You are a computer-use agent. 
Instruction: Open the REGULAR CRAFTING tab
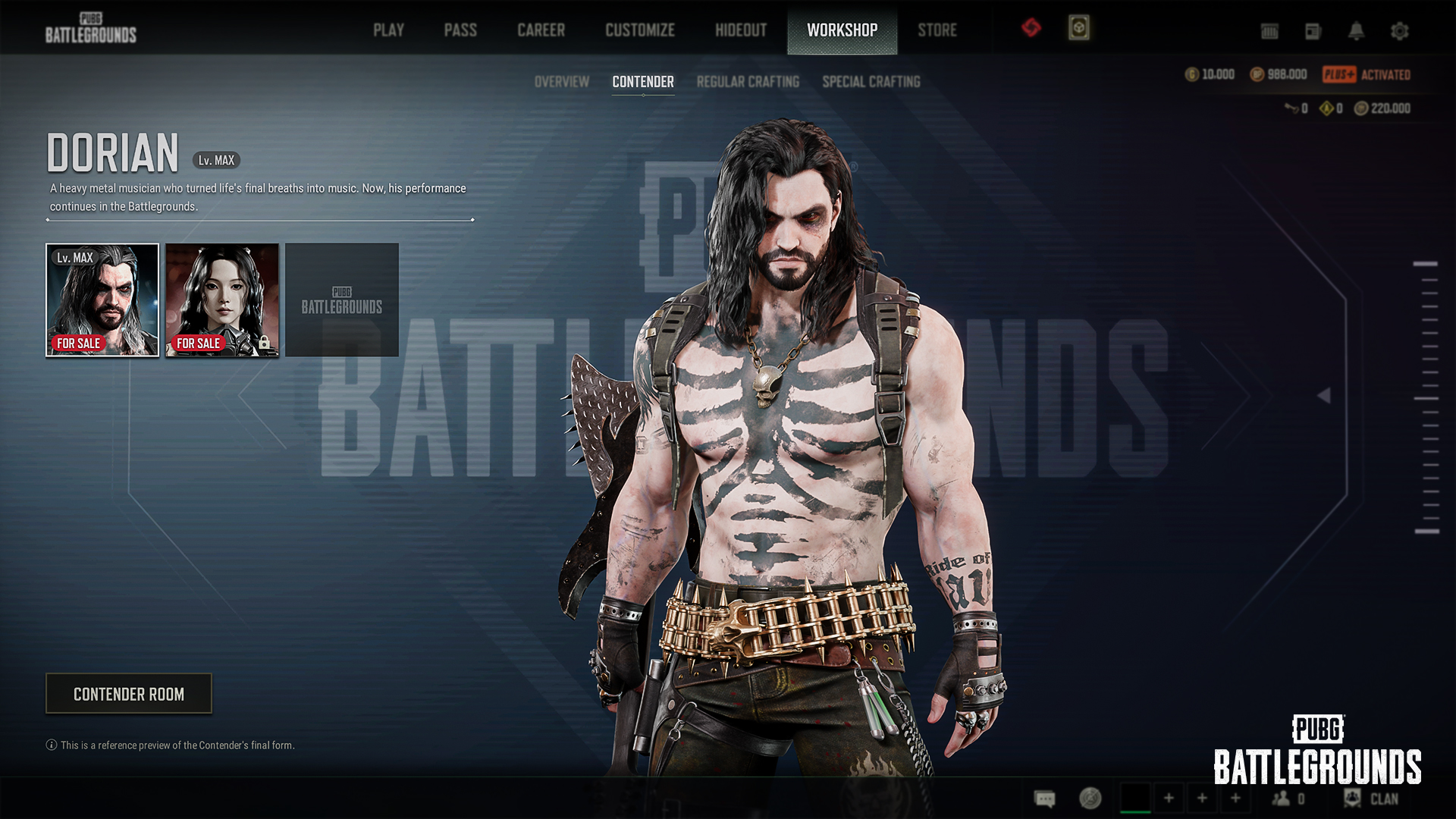tap(748, 82)
